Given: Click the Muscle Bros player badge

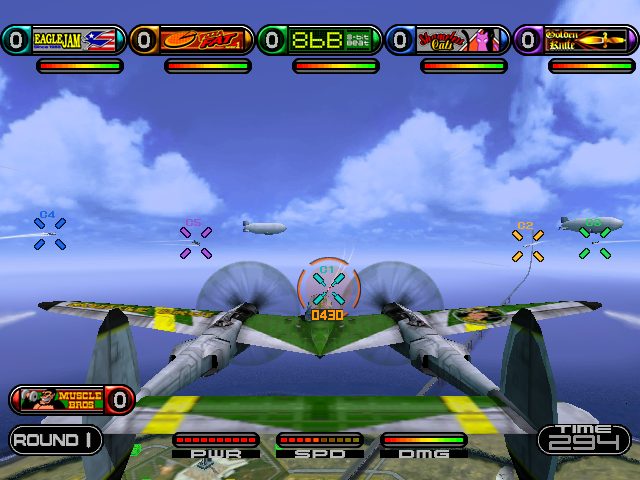Looking at the screenshot, I should click(x=70, y=400).
